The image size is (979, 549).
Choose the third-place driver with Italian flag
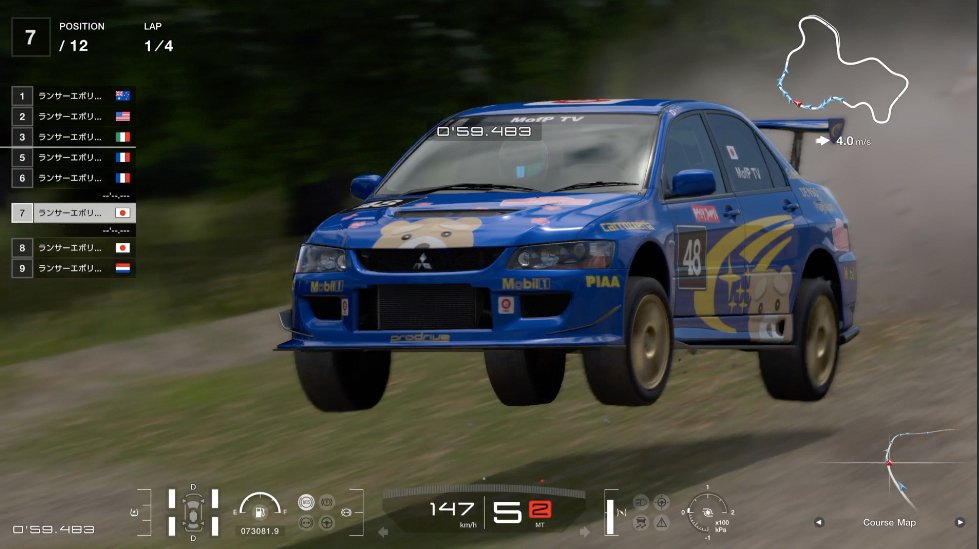[x=72, y=137]
